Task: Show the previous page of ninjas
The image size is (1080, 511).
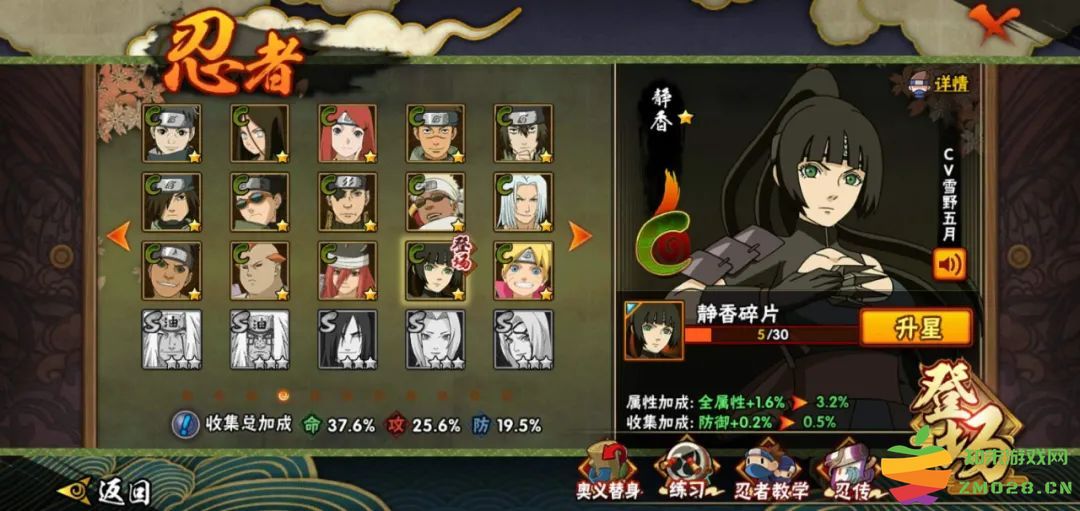Action: pos(119,236)
